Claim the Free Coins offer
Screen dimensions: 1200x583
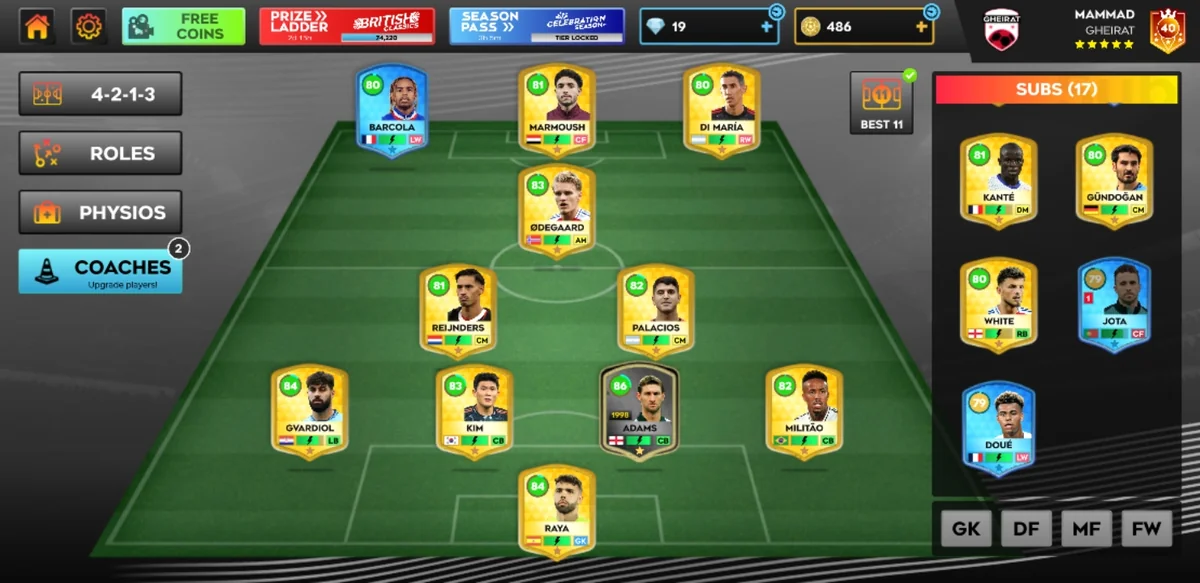coord(183,27)
